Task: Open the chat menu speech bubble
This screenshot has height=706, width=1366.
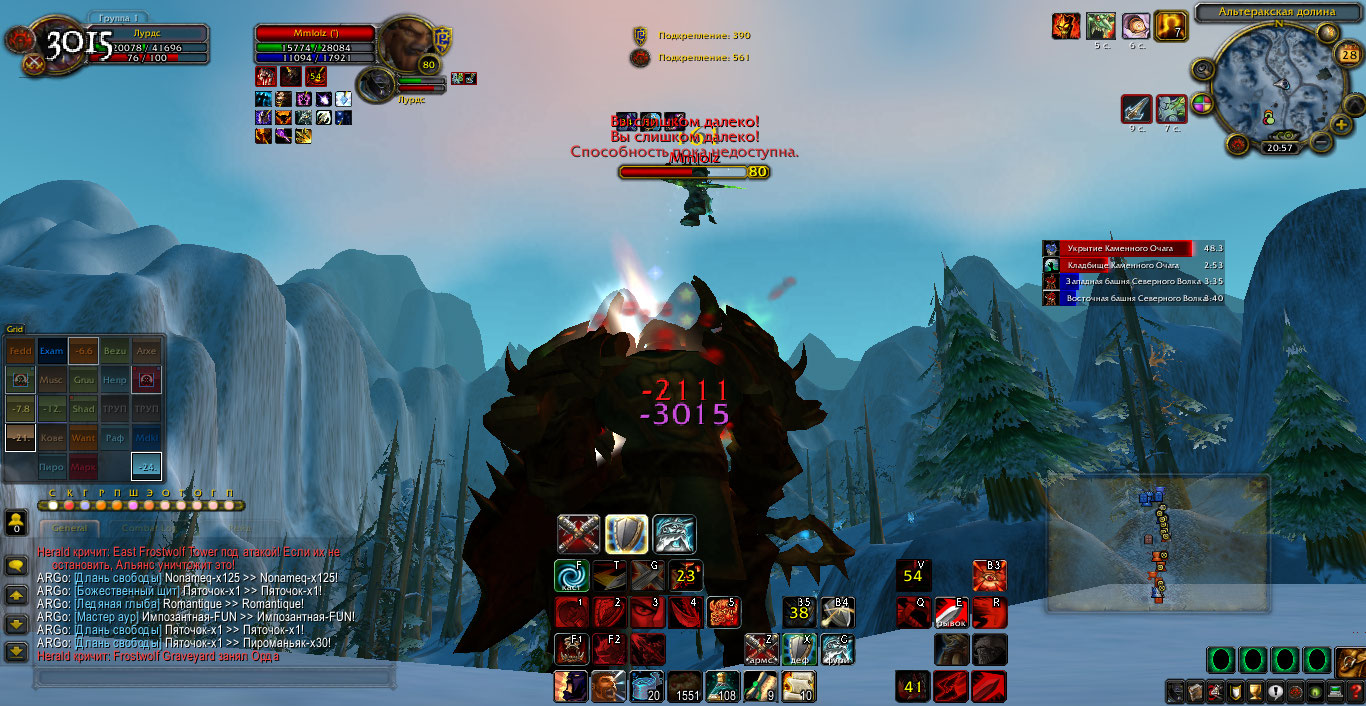Action: [16, 565]
